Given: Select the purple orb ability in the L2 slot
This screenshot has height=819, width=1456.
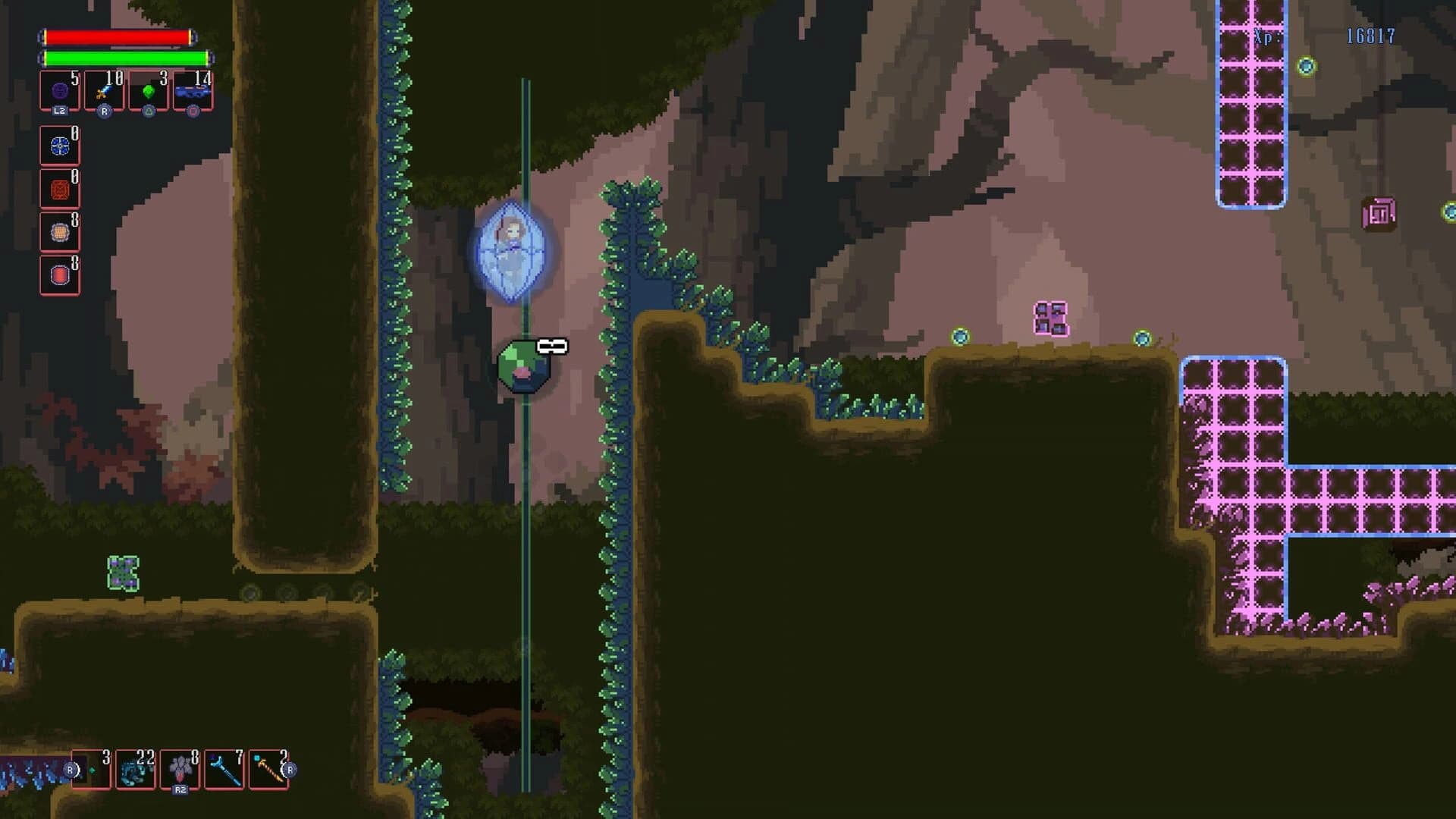Looking at the screenshot, I should click(x=58, y=89).
